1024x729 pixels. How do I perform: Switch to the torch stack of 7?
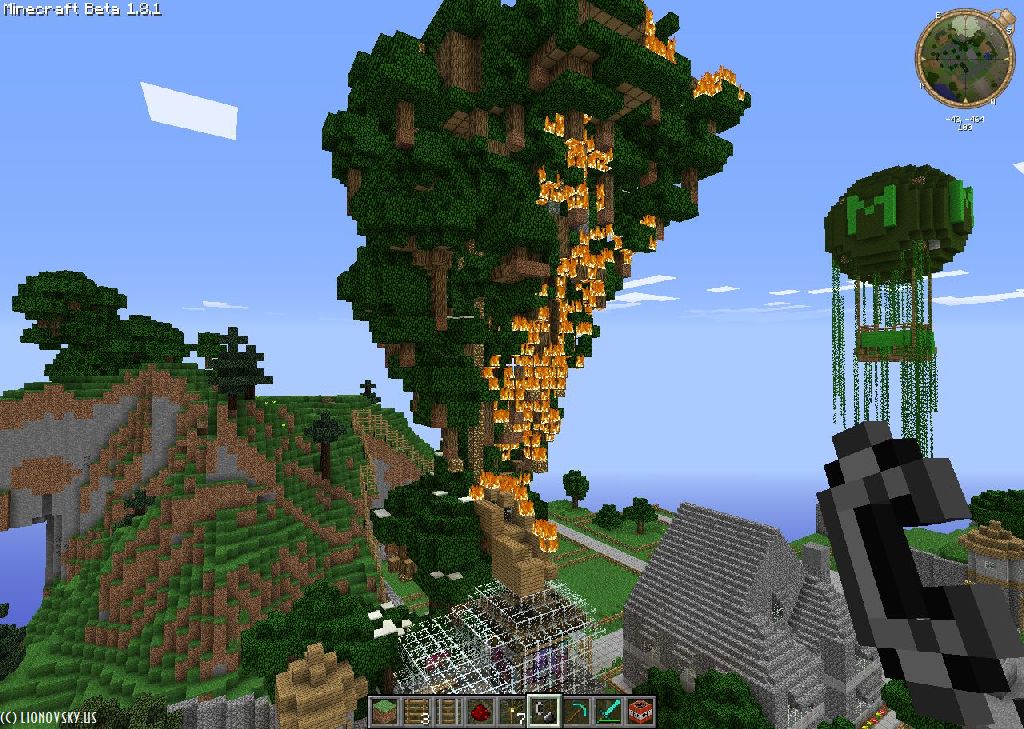(x=512, y=711)
